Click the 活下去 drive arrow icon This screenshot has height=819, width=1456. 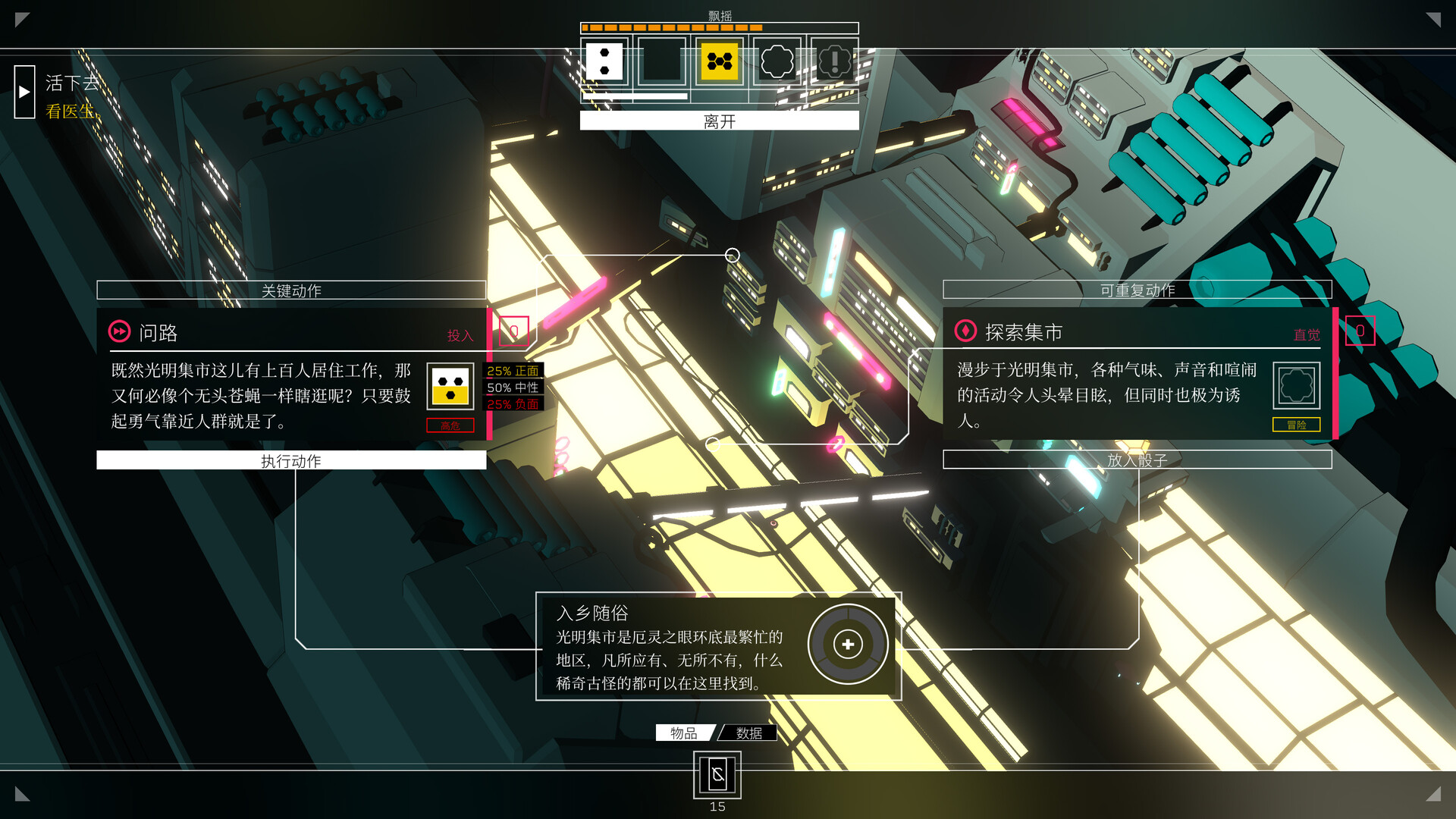[24, 91]
